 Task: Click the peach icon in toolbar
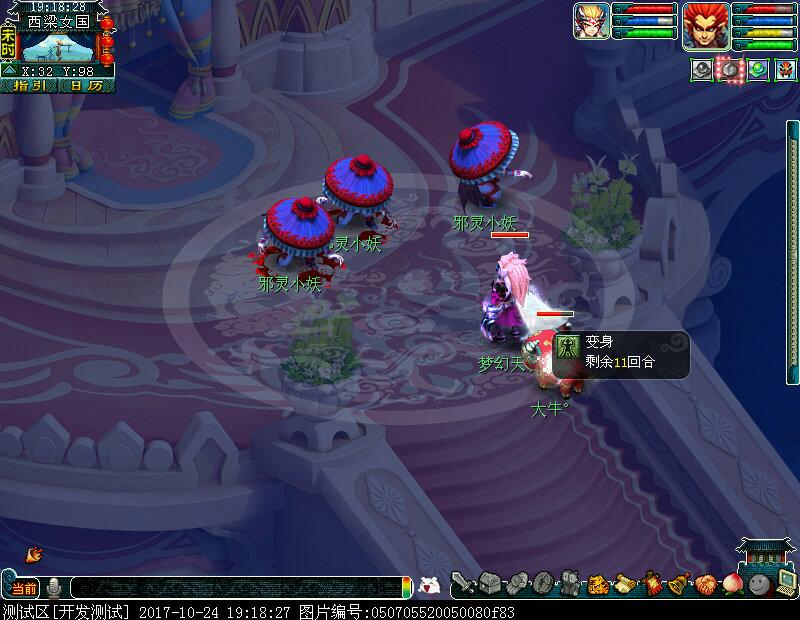pyautogui.click(x=734, y=583)
